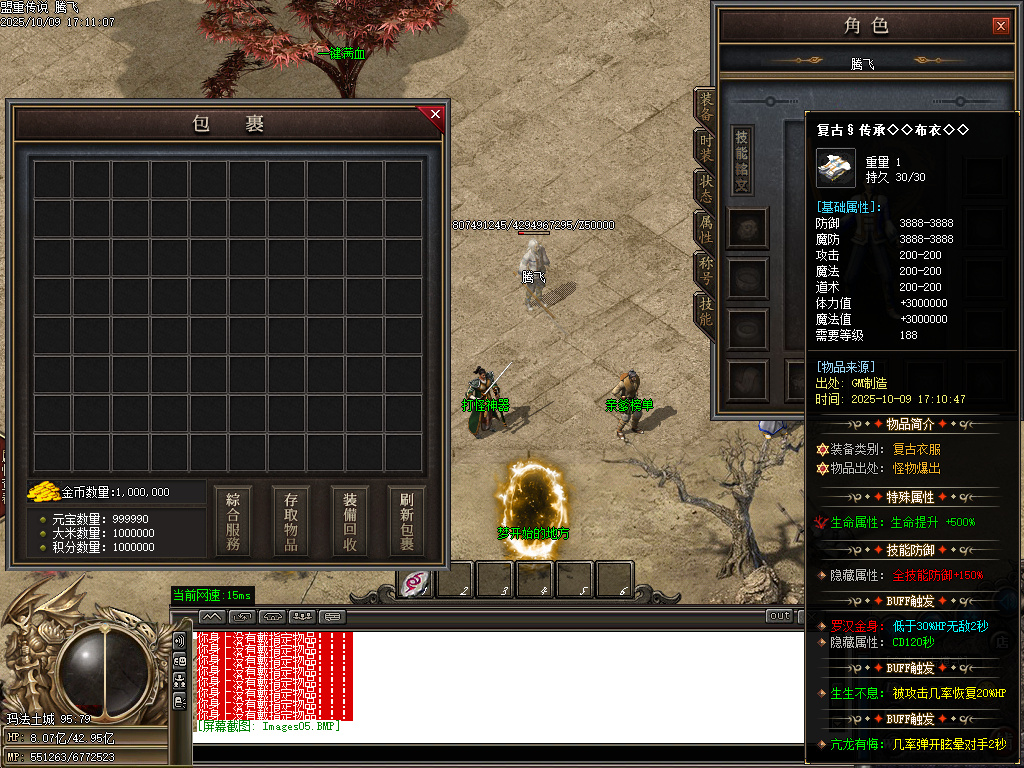This screenshot has height=768, width=1024.
Task: Click the OUT button above the chat
Action: pos(779,616)
